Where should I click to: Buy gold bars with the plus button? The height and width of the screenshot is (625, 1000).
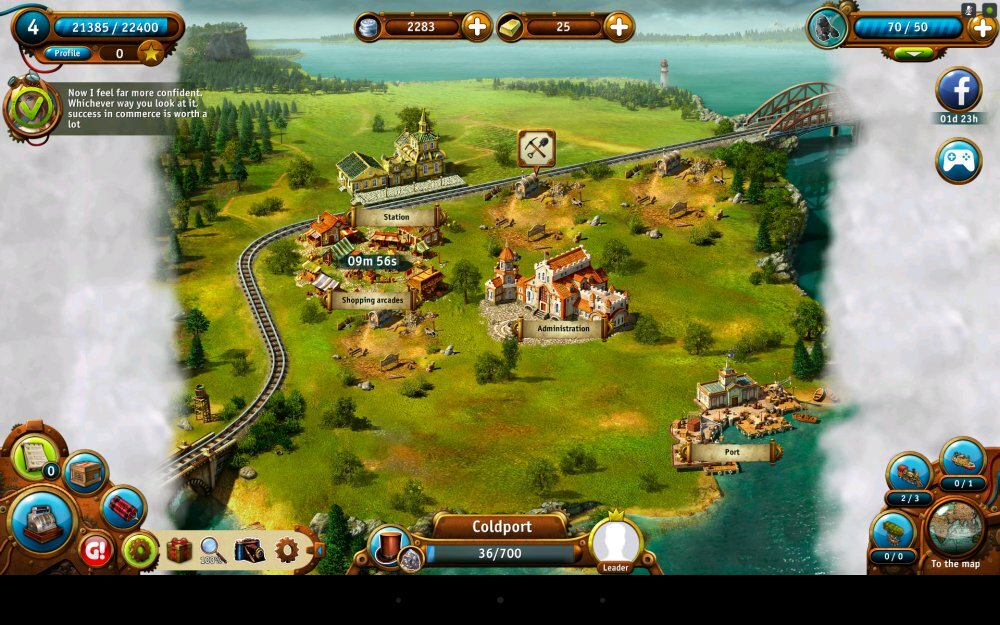point(619,27)
